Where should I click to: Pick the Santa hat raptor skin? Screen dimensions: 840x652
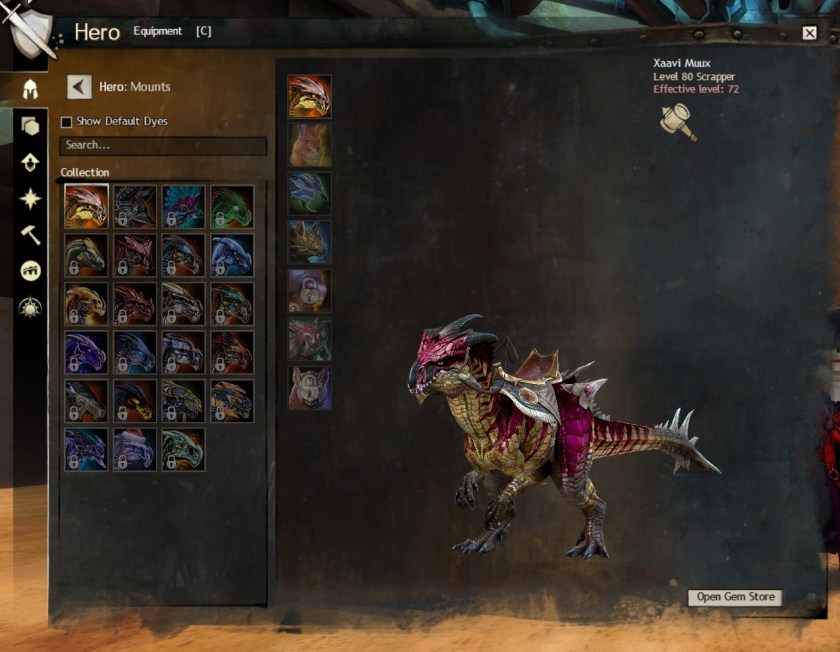click(134, 449)
